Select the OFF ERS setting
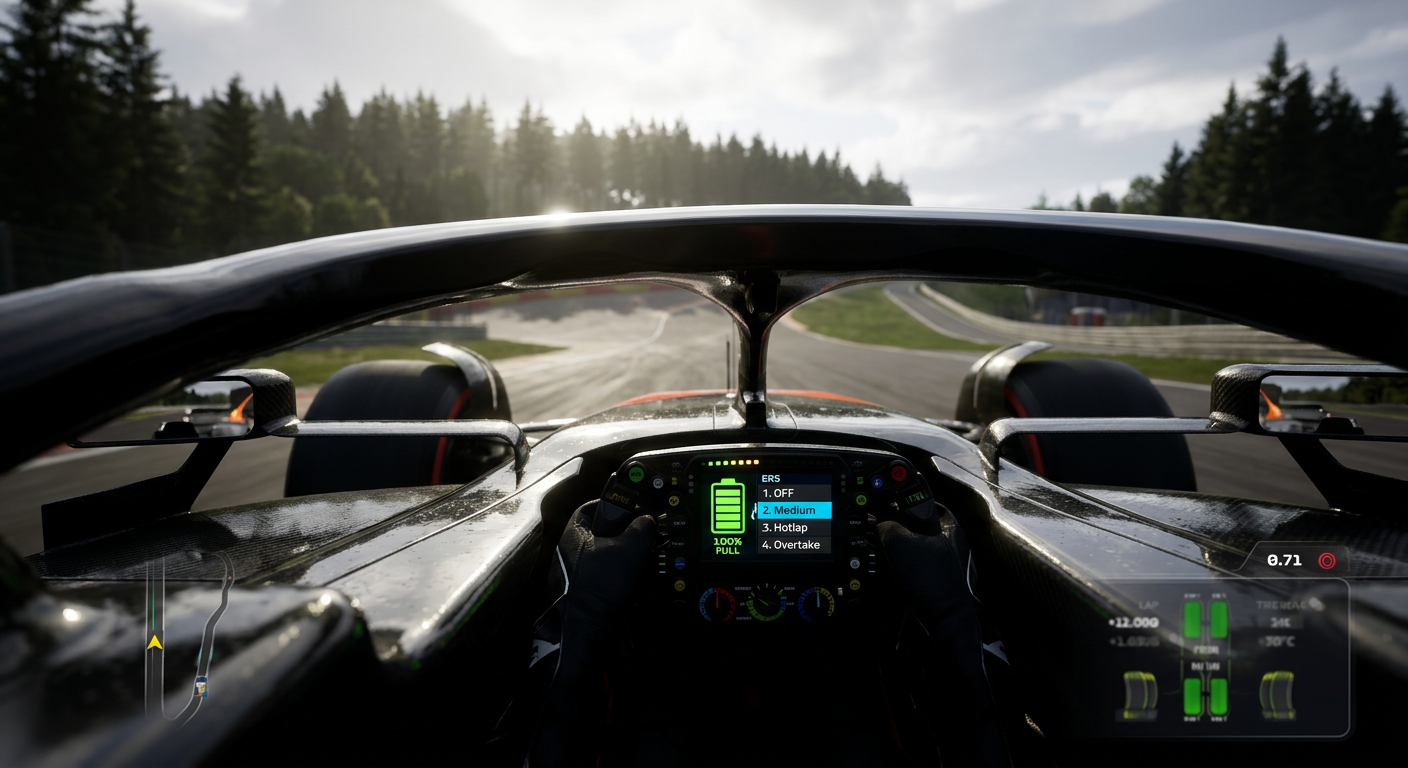The image size is (1408, 768). pyautogui.click(x=780, y=492)
